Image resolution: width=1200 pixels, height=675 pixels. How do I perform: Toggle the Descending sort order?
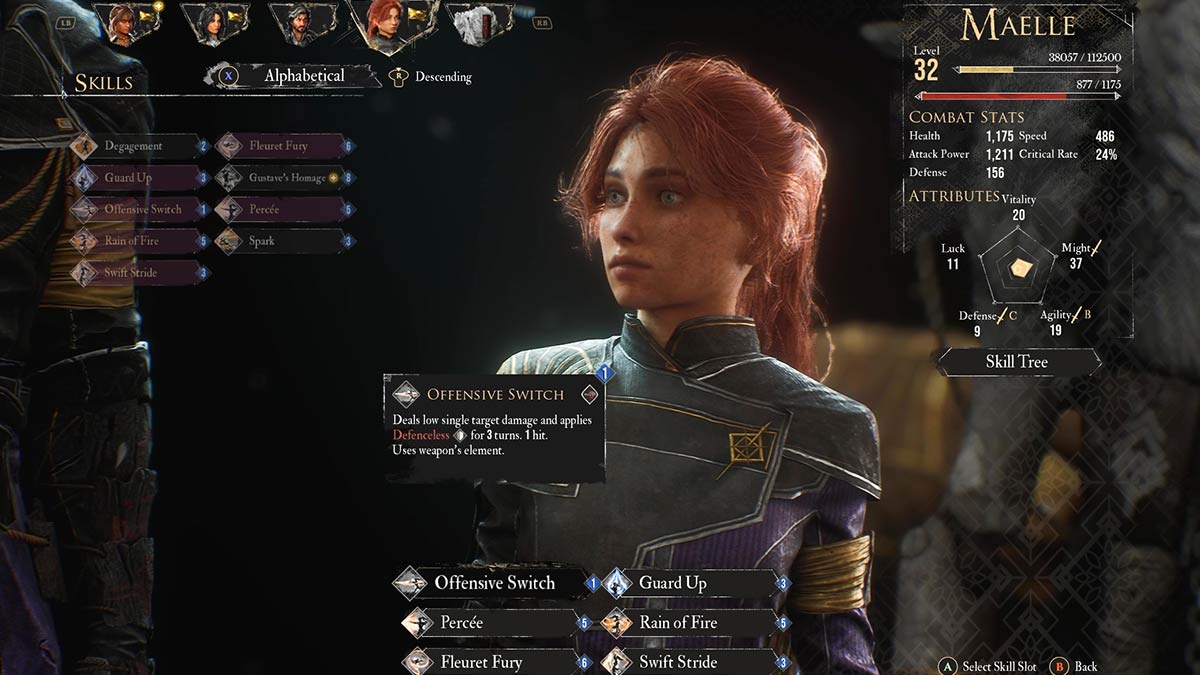tap(442, 77)
